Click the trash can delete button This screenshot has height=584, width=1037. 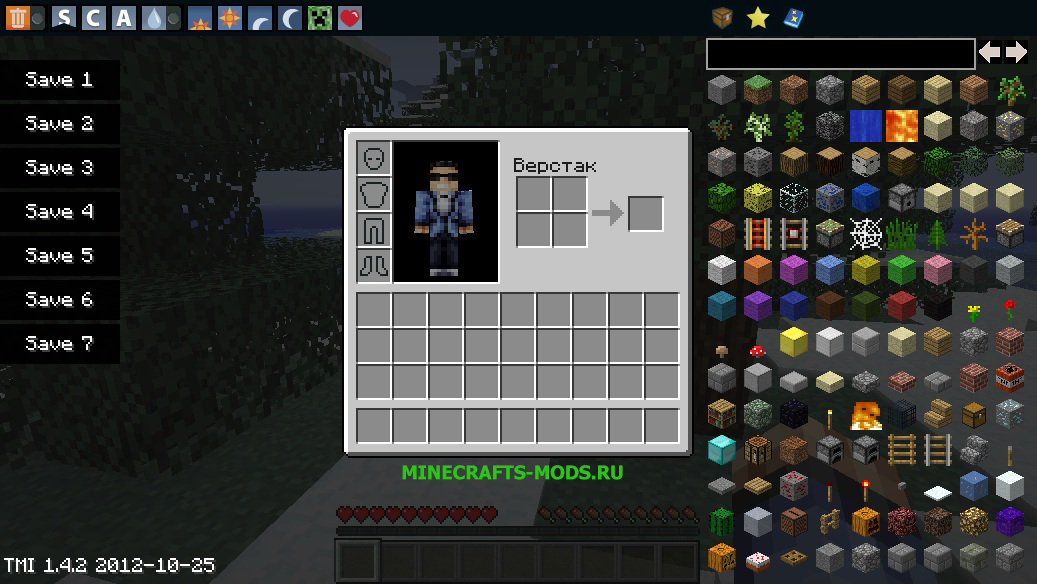17,17
